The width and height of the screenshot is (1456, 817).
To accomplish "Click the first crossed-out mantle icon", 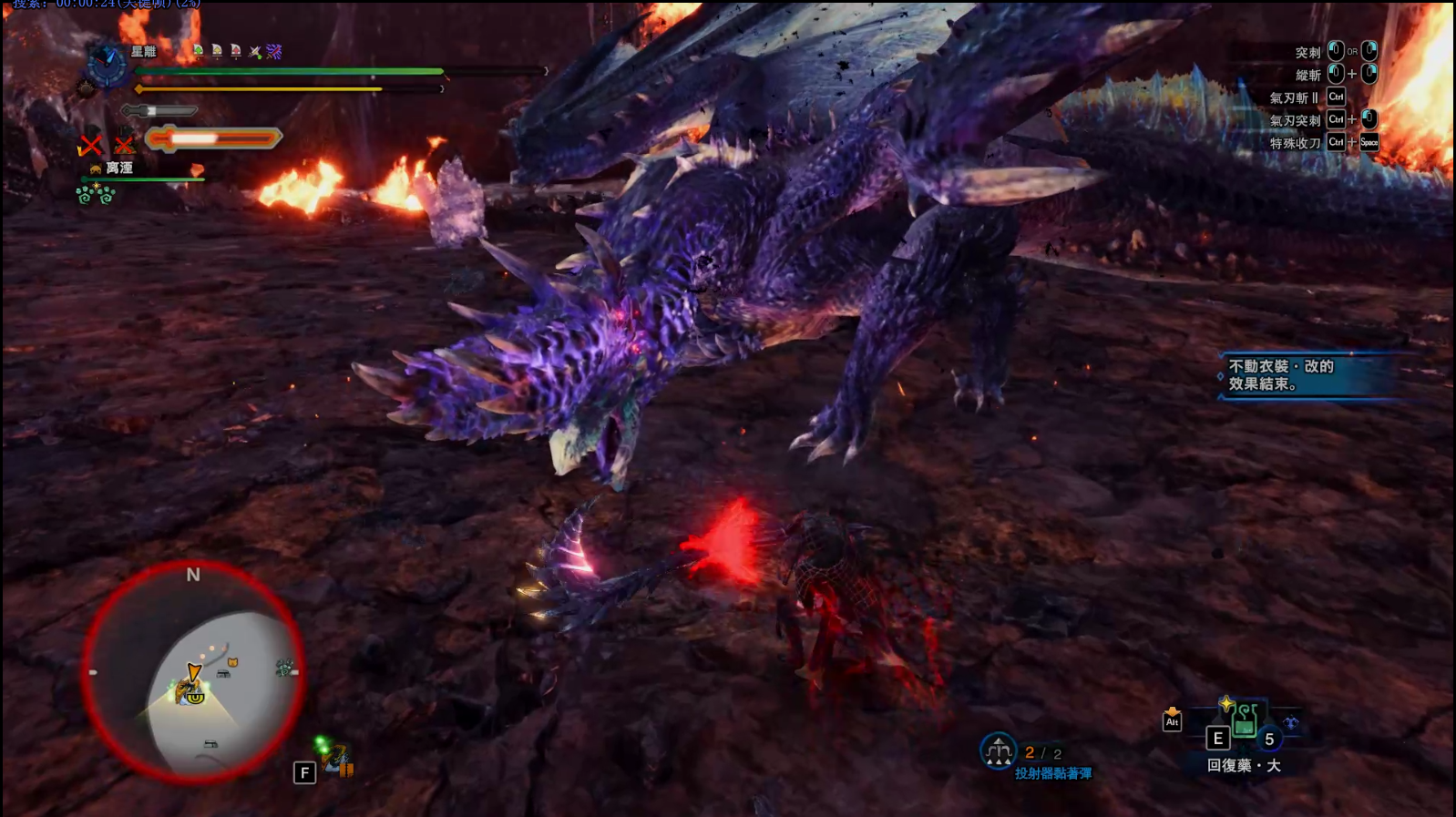I will (90, 144).
